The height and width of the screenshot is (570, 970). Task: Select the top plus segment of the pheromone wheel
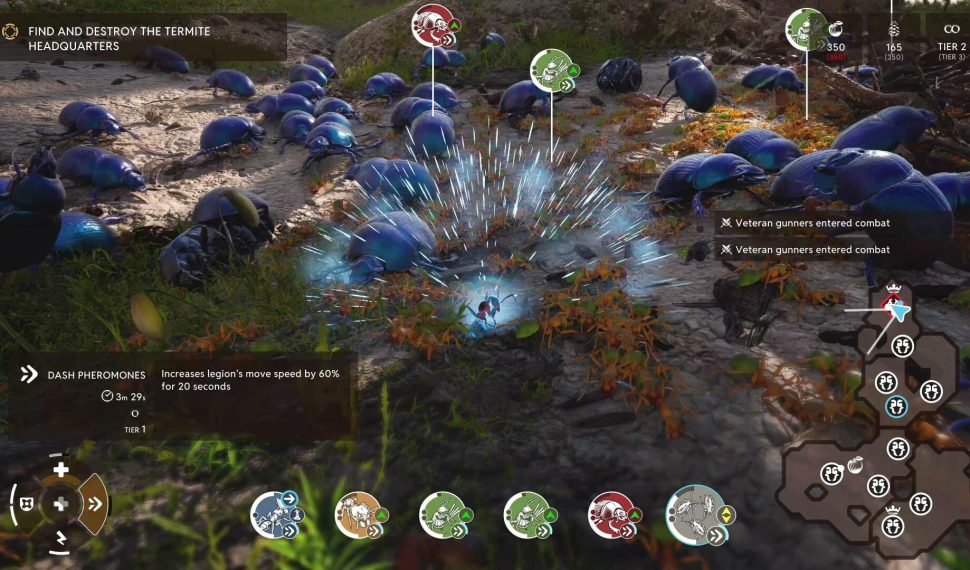coord(61,469)
